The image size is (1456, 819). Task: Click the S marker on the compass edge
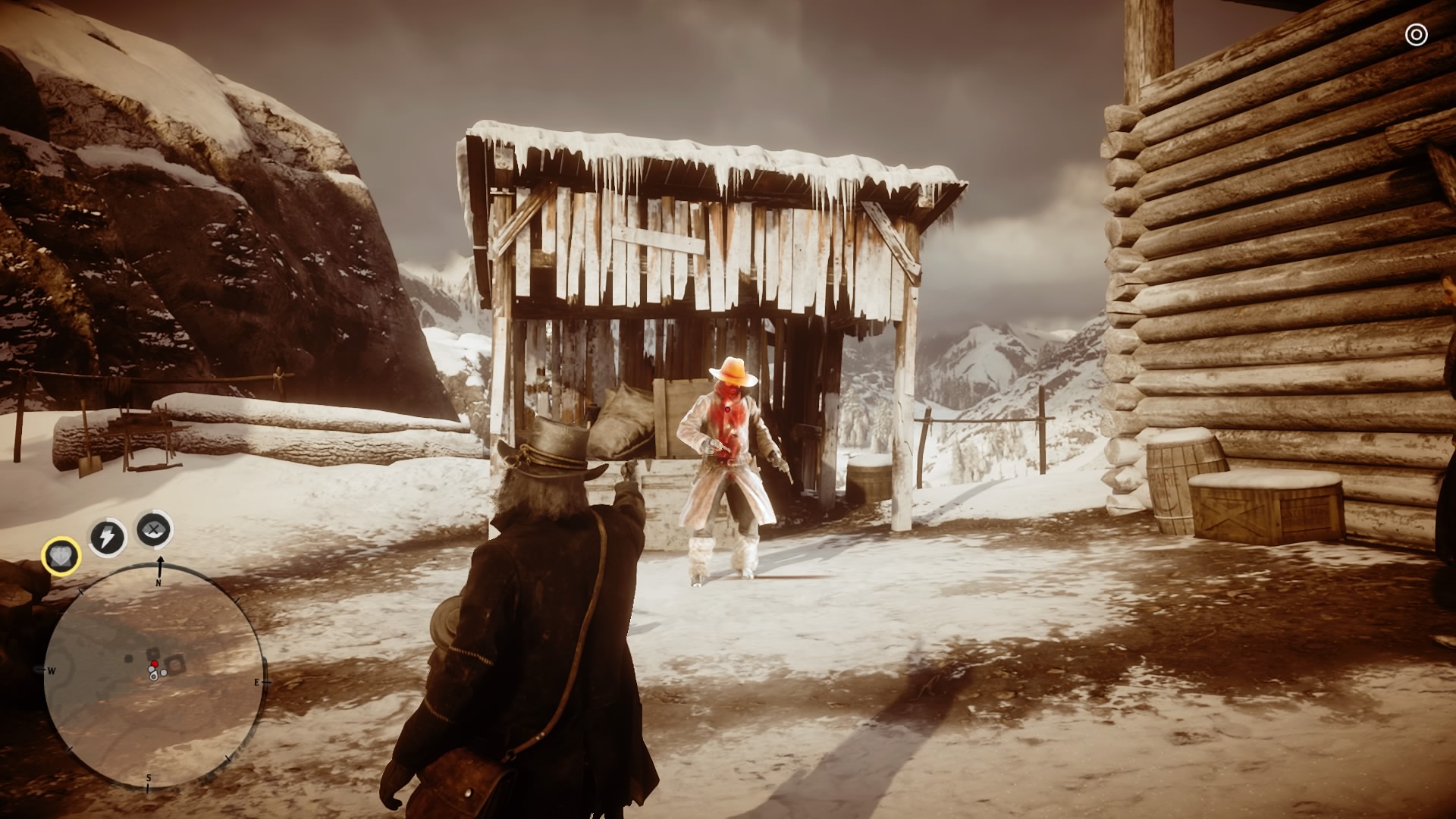click(x=149, y=779)
